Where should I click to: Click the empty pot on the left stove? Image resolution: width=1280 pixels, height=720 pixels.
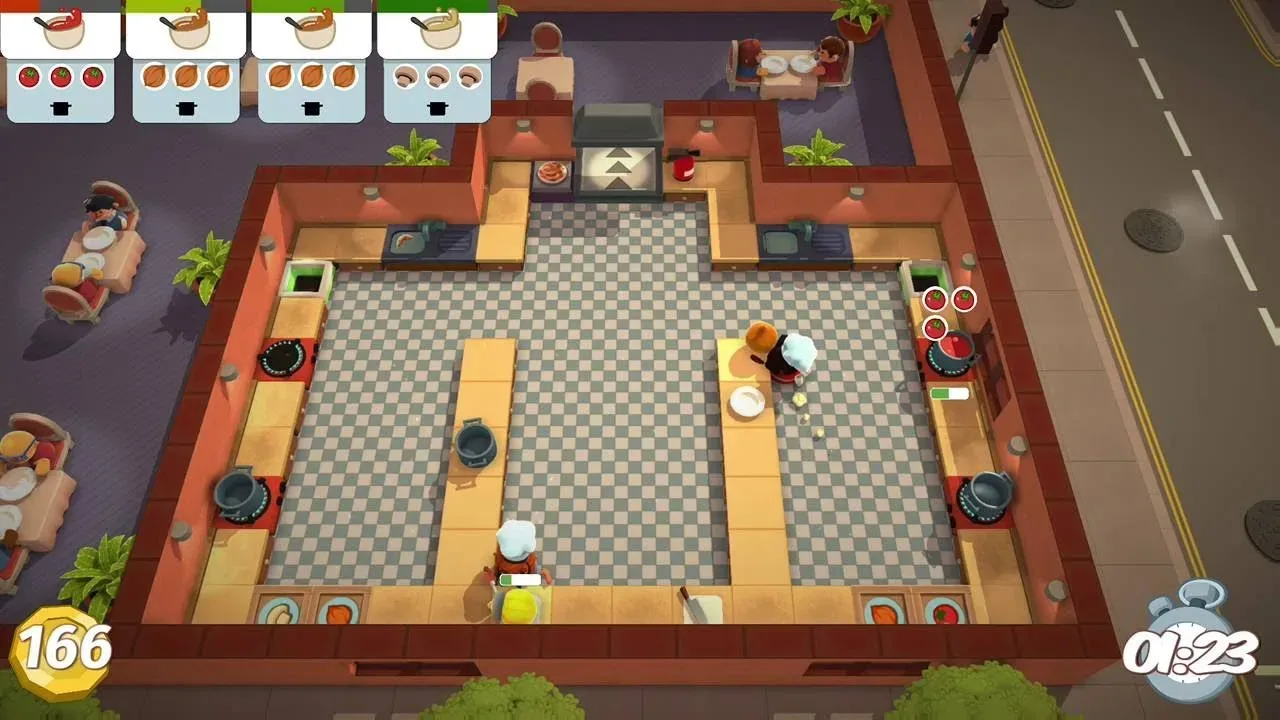[x=237, y=495]
